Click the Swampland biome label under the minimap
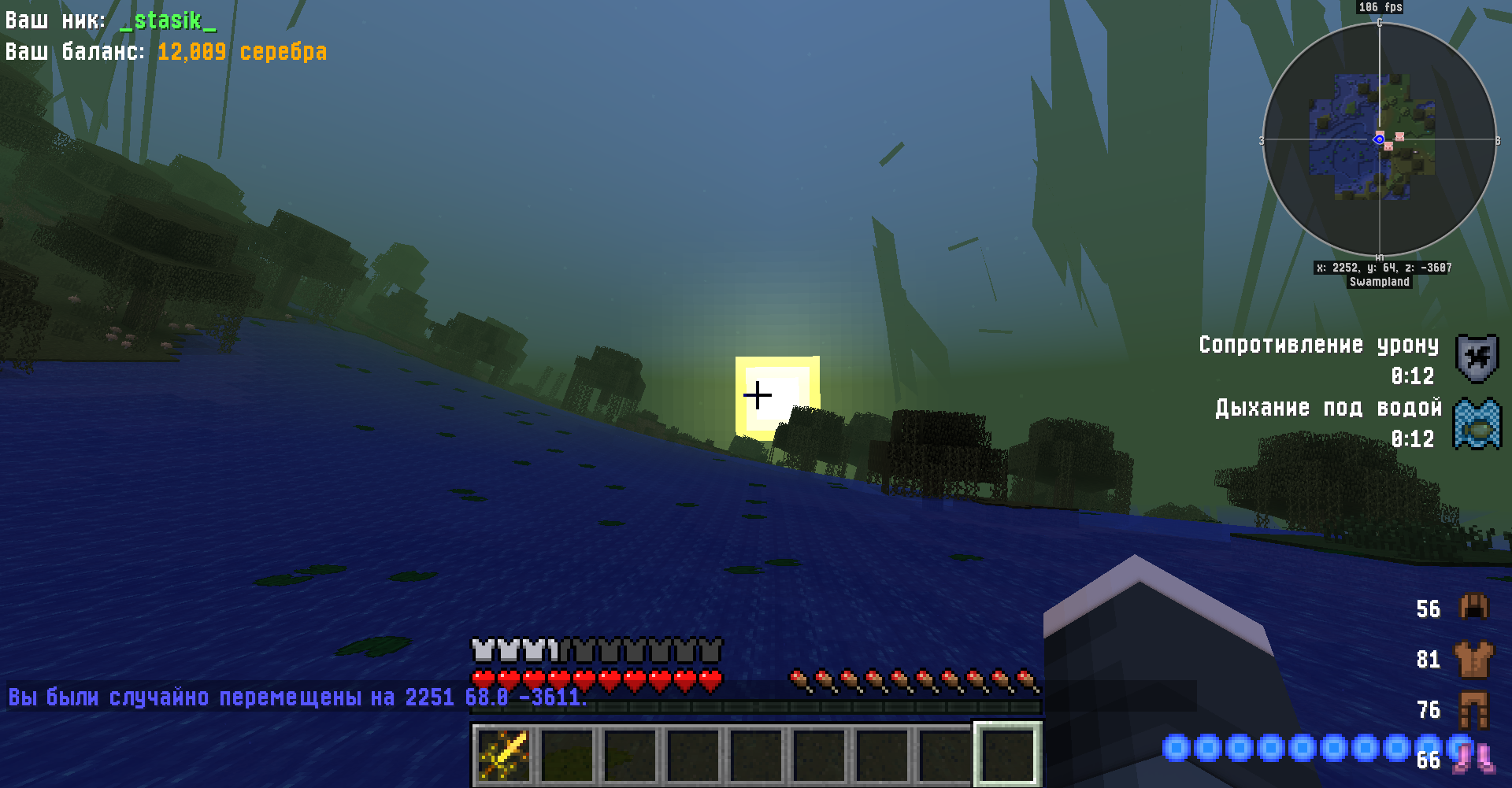Image resolution: width=1512 pixels, height=788 pixels. (1380, 282)
